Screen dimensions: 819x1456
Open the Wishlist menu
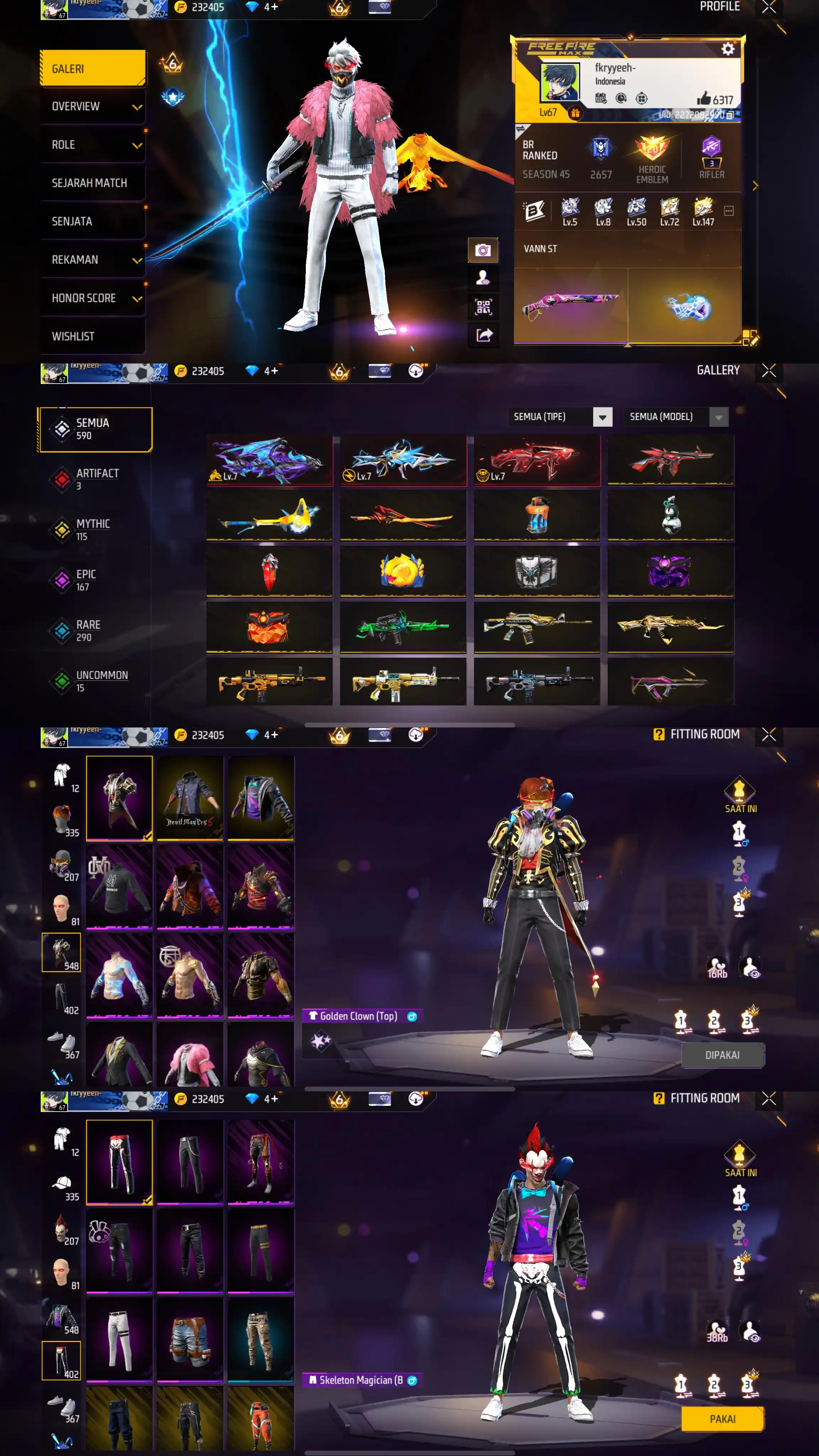tap(92, 336)
